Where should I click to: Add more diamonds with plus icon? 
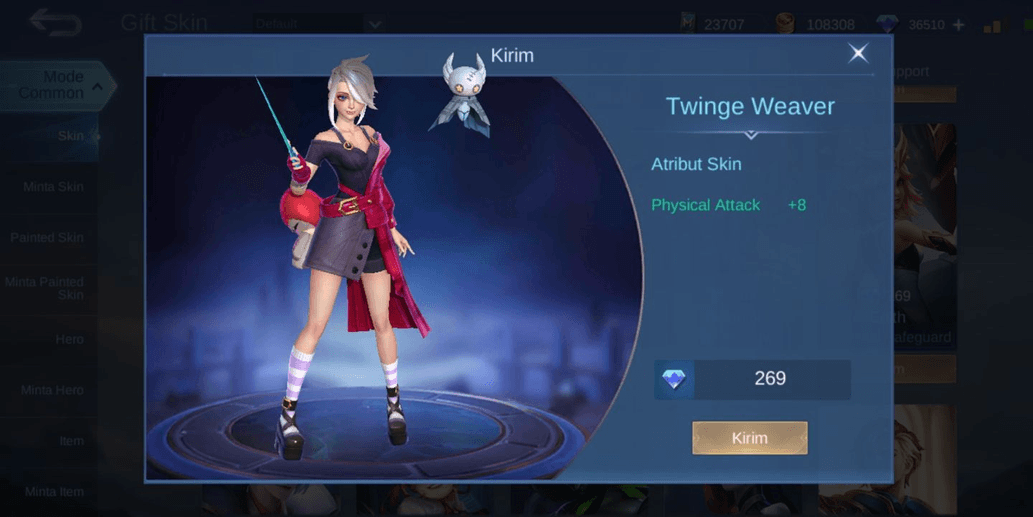click(x=959, y=25)
